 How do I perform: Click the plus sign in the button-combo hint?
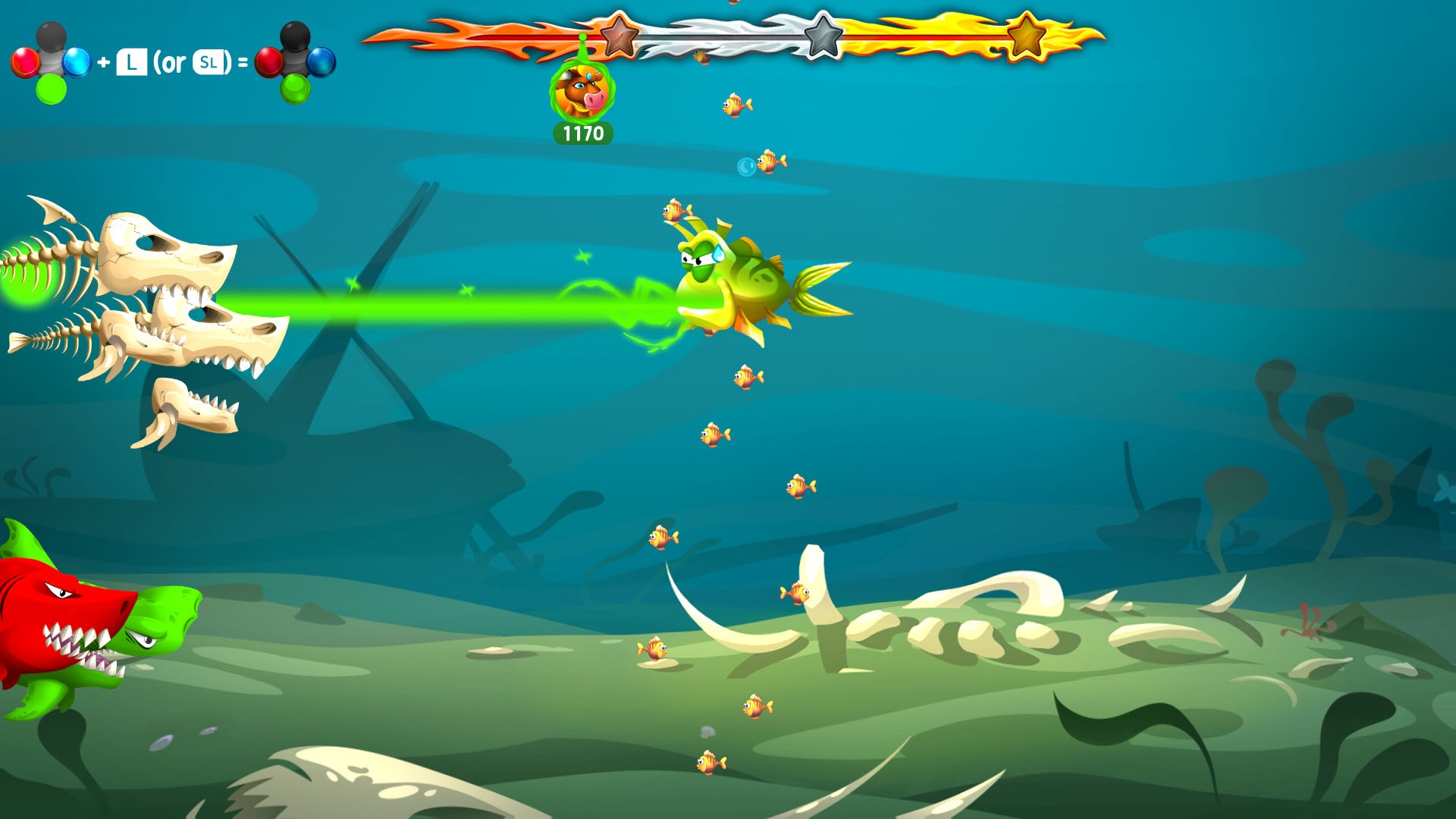[x=102, y=62]
